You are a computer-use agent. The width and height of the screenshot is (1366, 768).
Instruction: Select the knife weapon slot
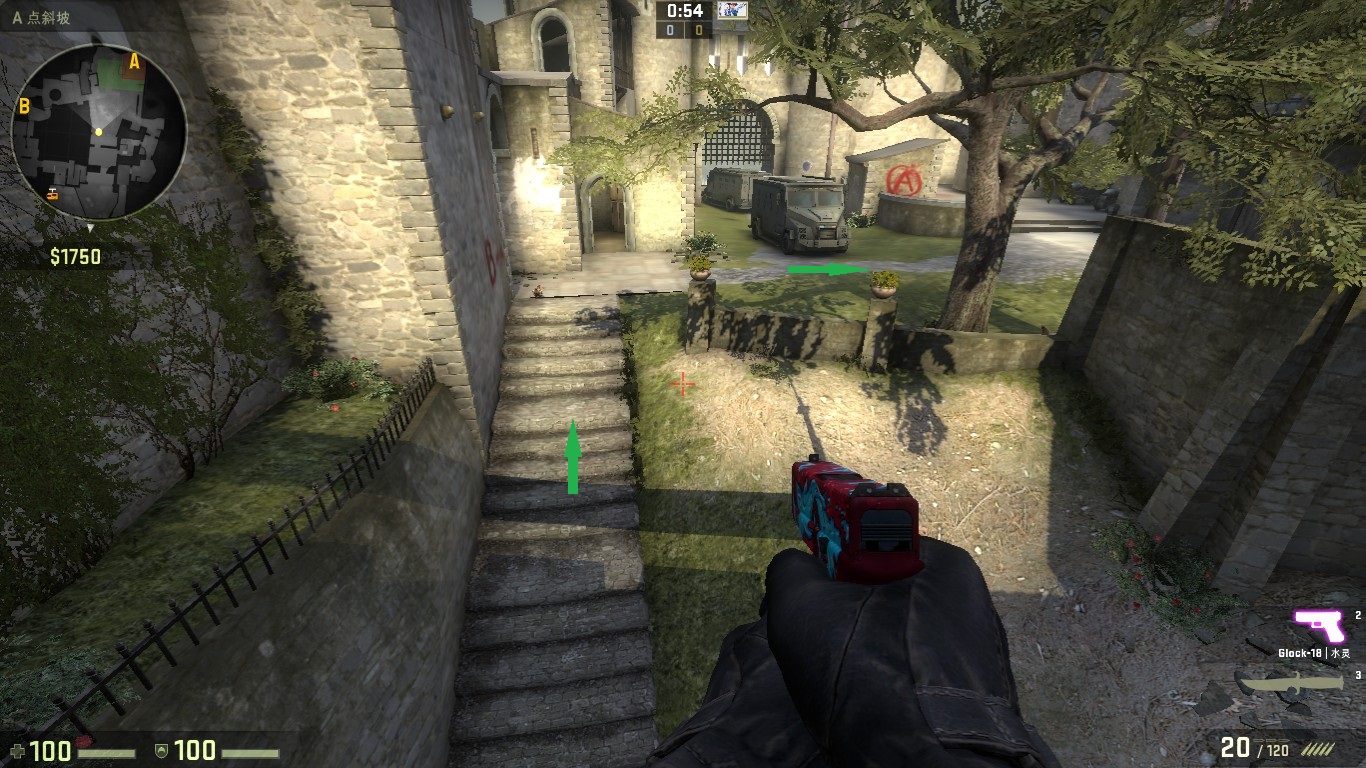(1293, 684)
